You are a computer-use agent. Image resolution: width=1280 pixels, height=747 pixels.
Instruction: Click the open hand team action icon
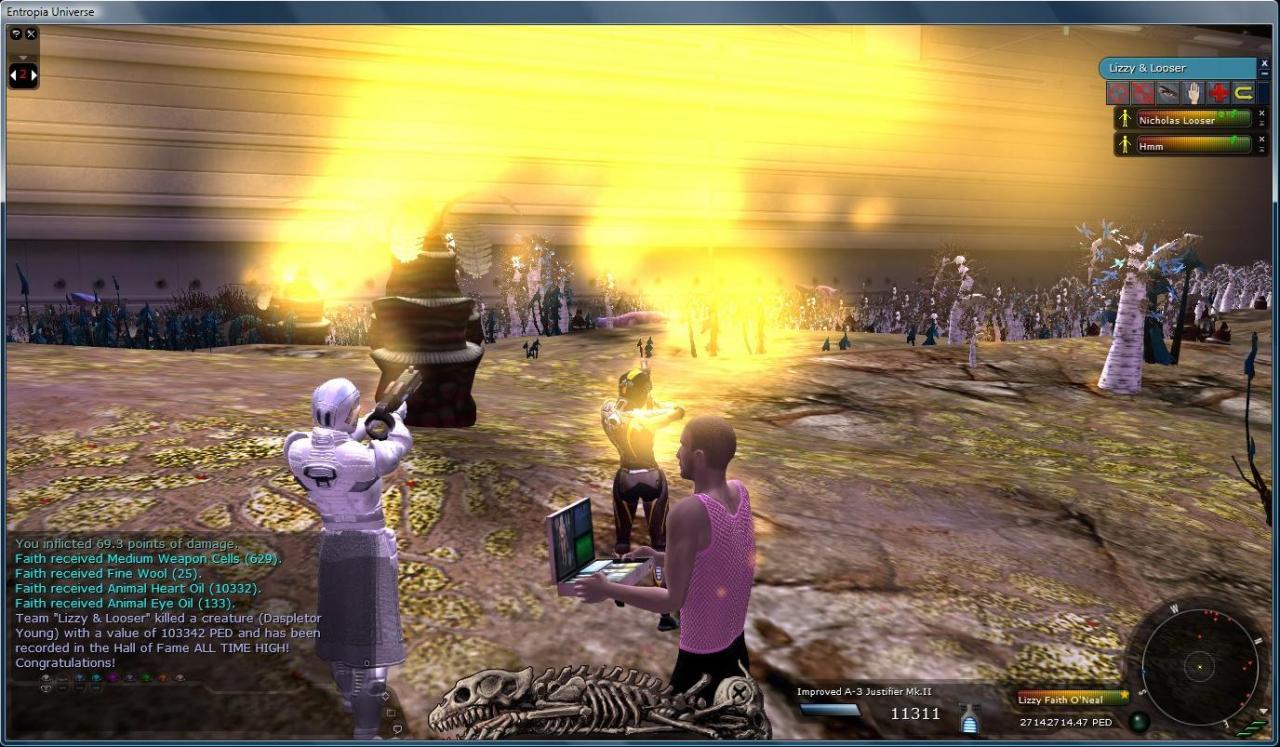(1193, 93)
